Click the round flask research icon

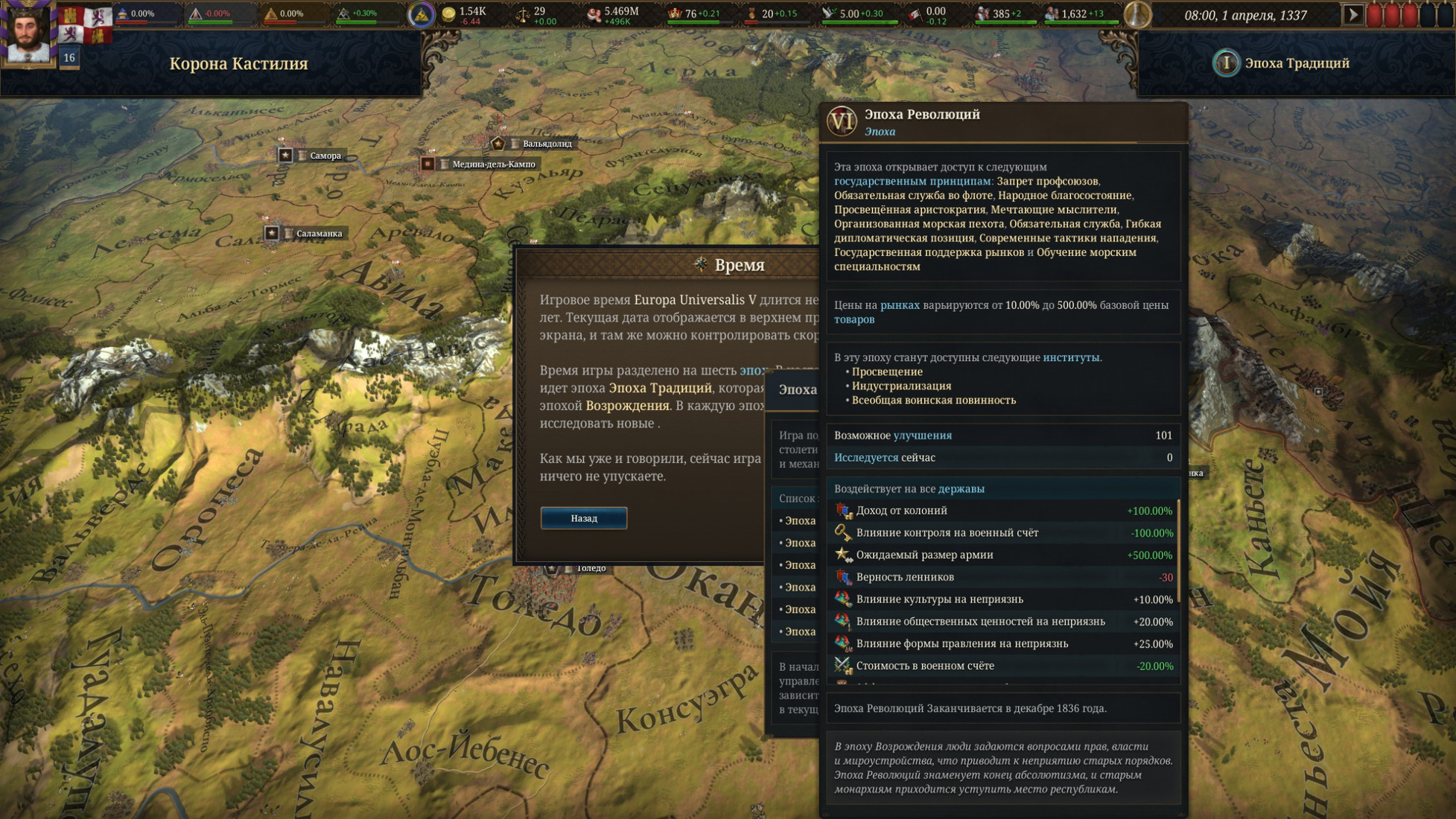pyautogui.click(x=1136, y=15)
